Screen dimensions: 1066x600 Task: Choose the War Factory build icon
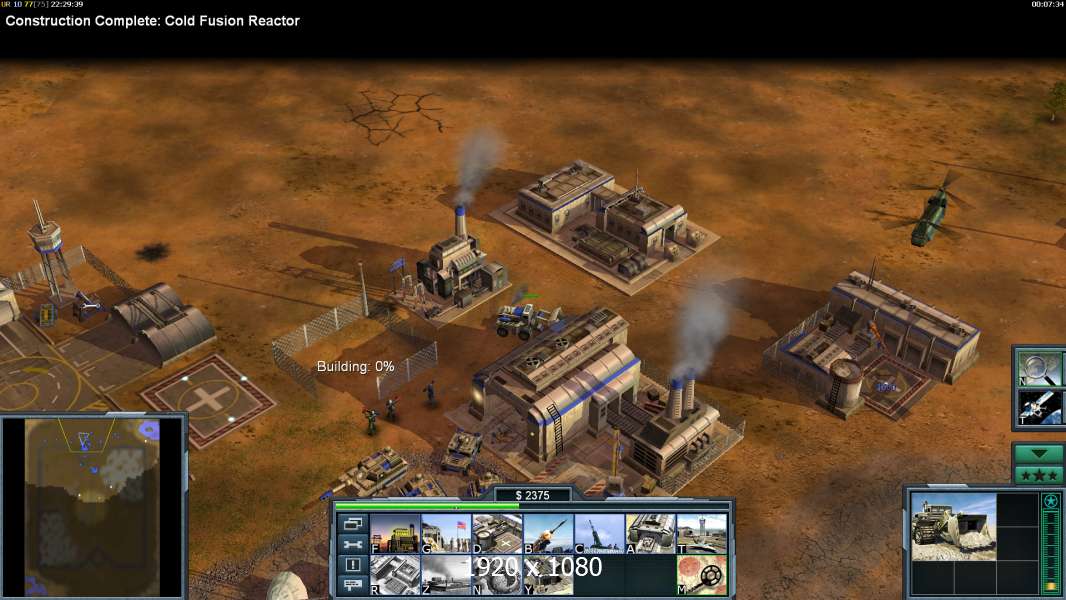[x=650, y=534]
